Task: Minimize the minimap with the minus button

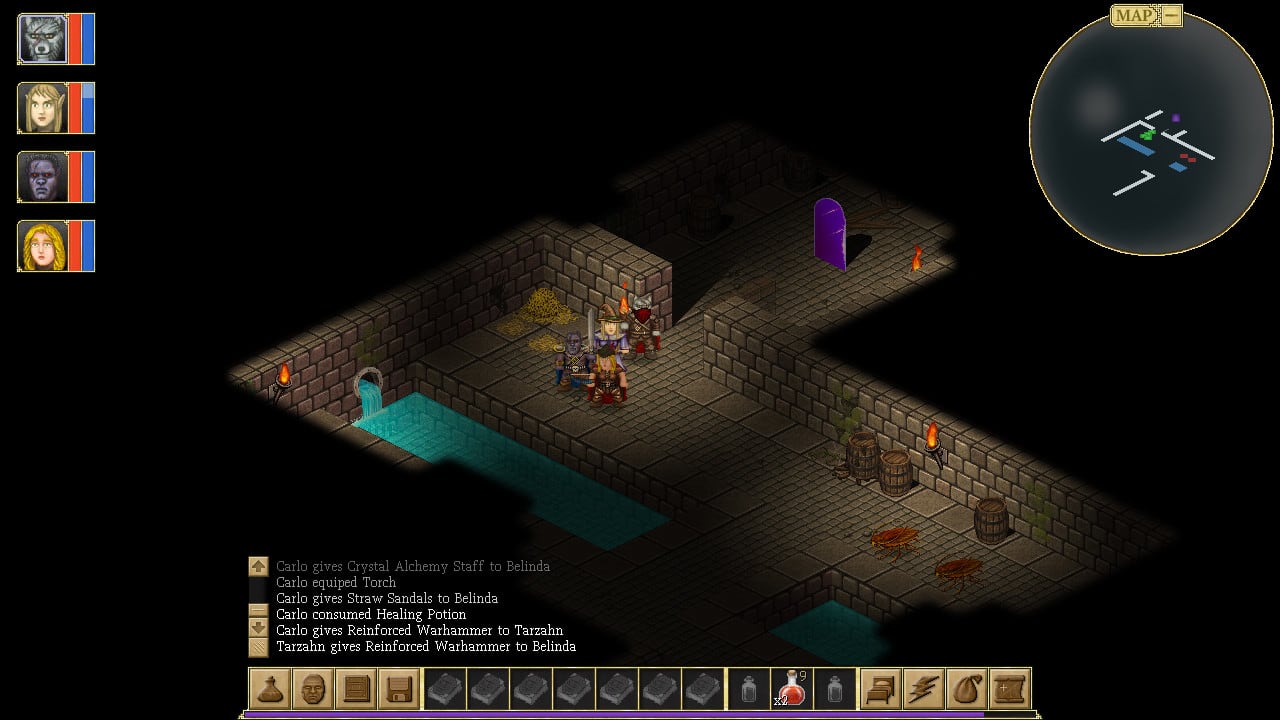Action: coord(1171,15)
